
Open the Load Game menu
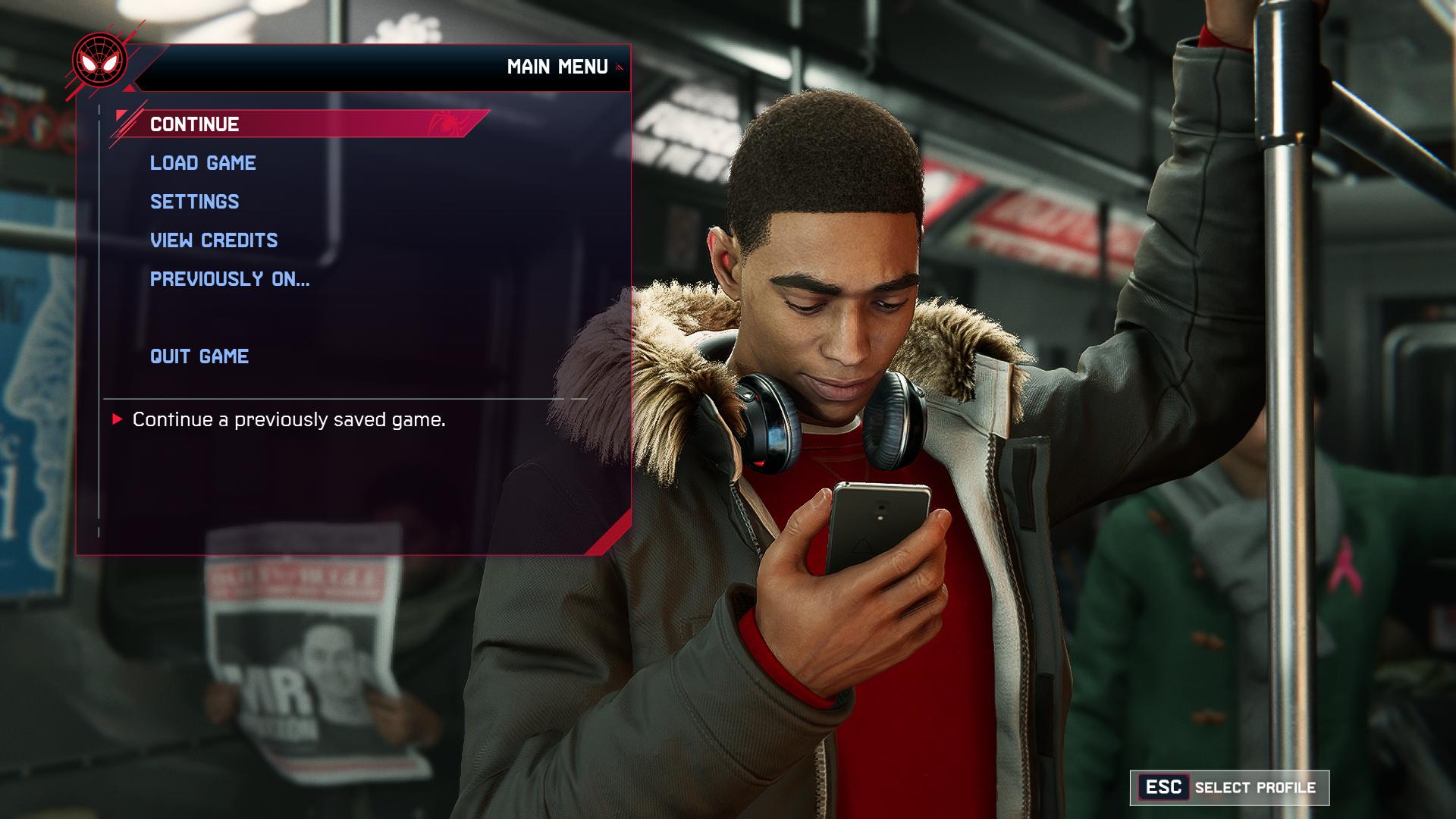(x=203, y=163)
